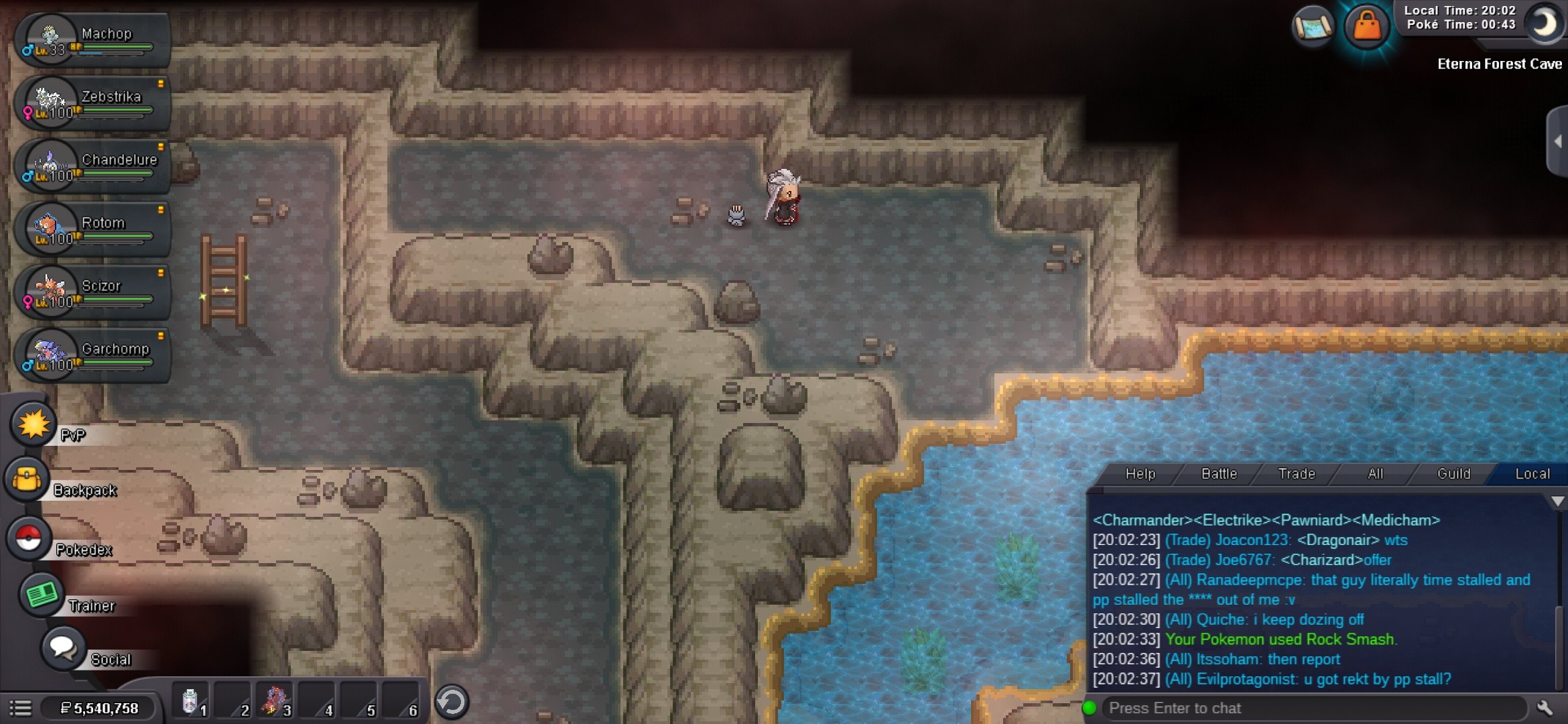1568x724 pixels.
Task: Open the Social menu
Action: pos(63,648)
